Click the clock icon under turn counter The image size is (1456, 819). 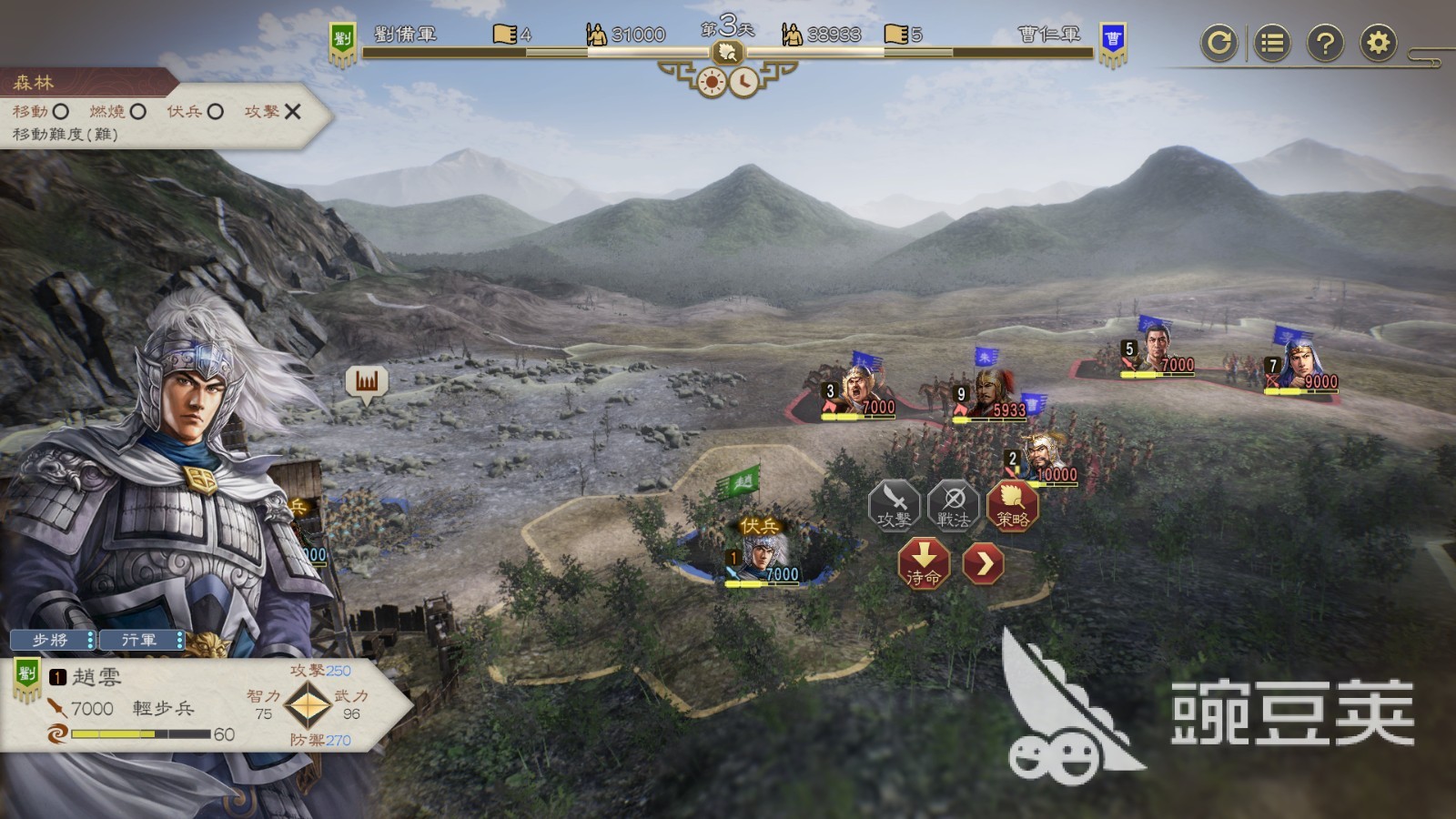[x=744, y=83]
